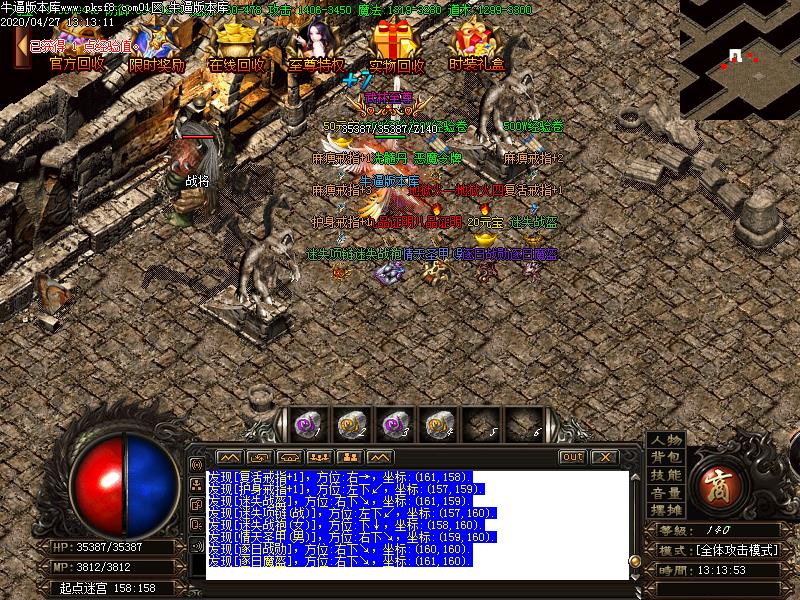Image resolution: width=800 pixels, height=600 pixels.
Task: Use the scroll item in hotbar slot 1
Action: tap(307, 424)
